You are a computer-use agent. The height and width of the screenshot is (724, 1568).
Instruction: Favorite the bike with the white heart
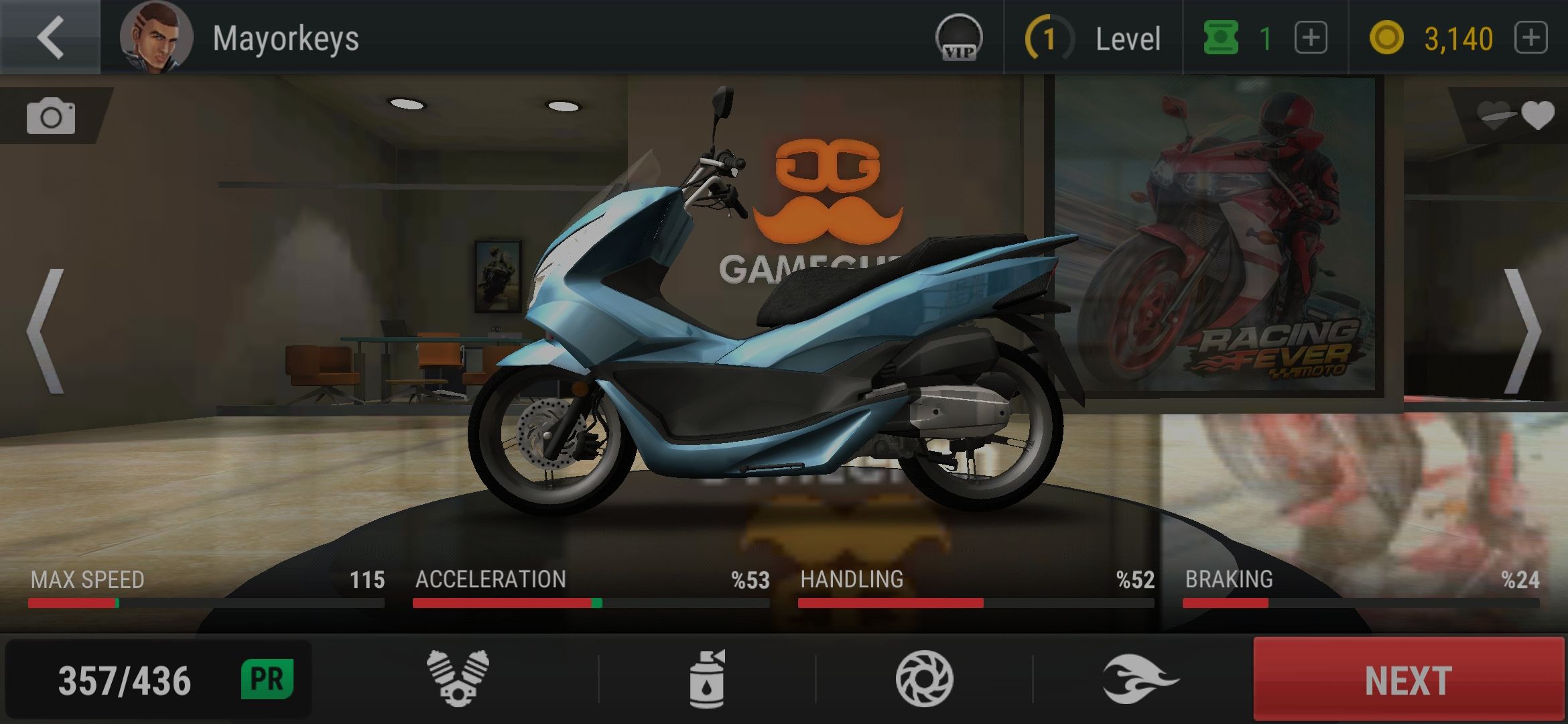tap(1537, 114)
